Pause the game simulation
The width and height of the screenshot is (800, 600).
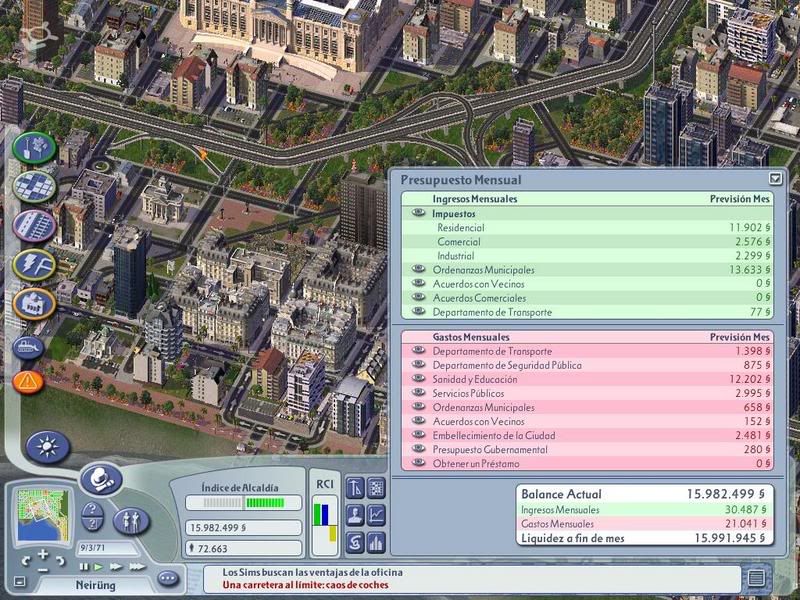point(85,567)
